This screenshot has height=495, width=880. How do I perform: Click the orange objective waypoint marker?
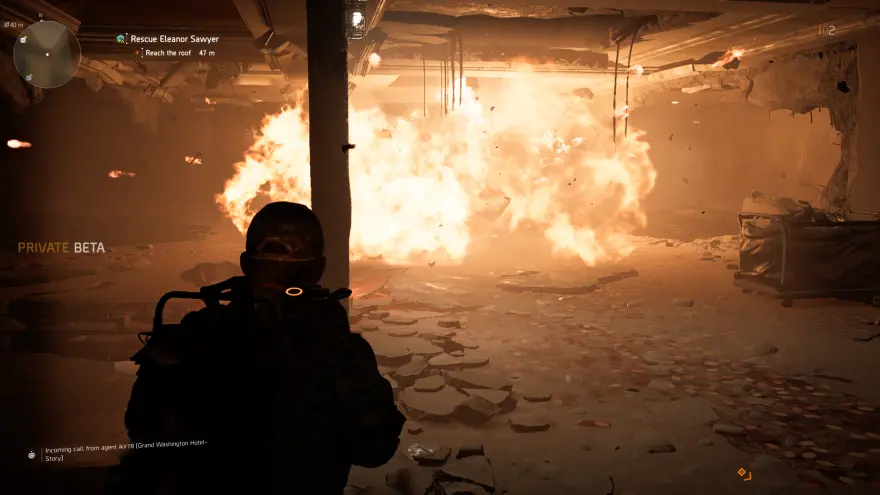[x=743, y=472]
